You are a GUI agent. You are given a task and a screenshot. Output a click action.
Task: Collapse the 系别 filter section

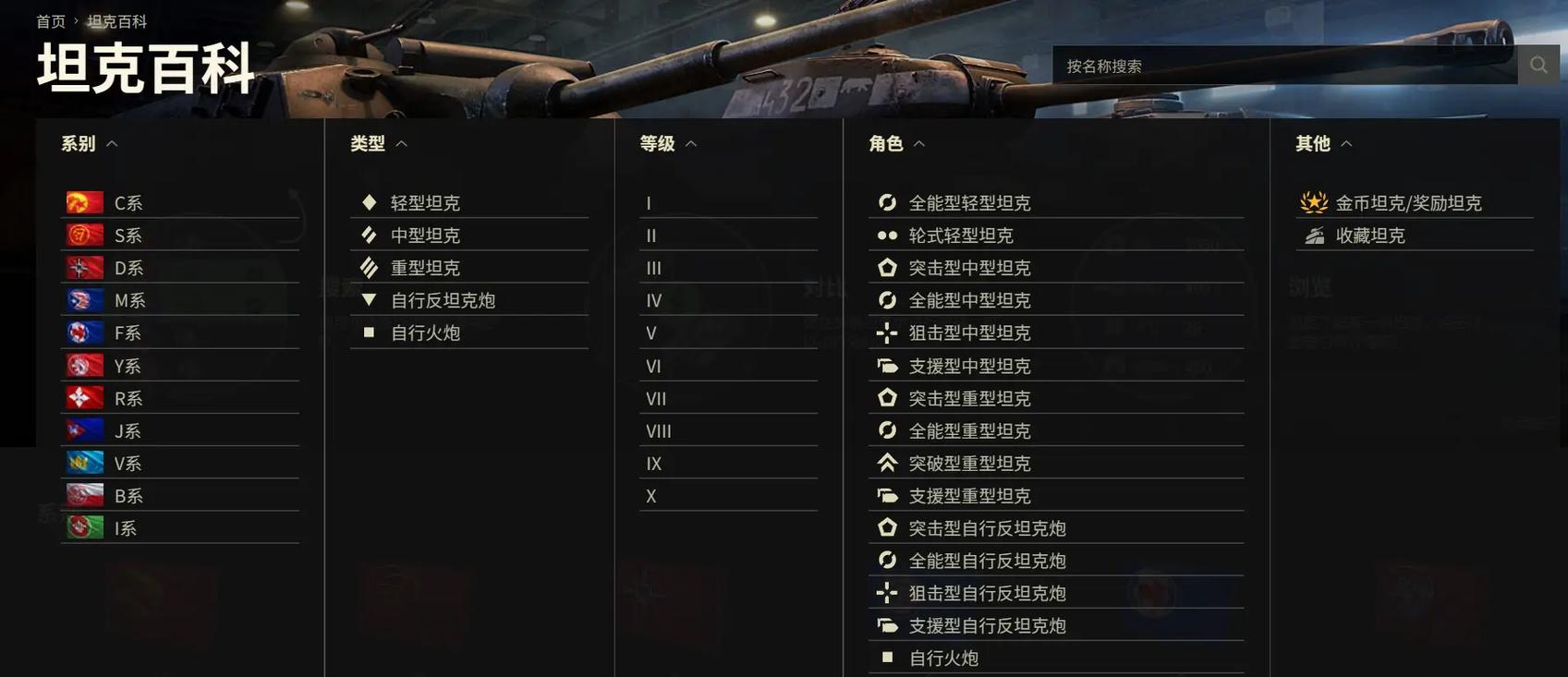point(111,141)
